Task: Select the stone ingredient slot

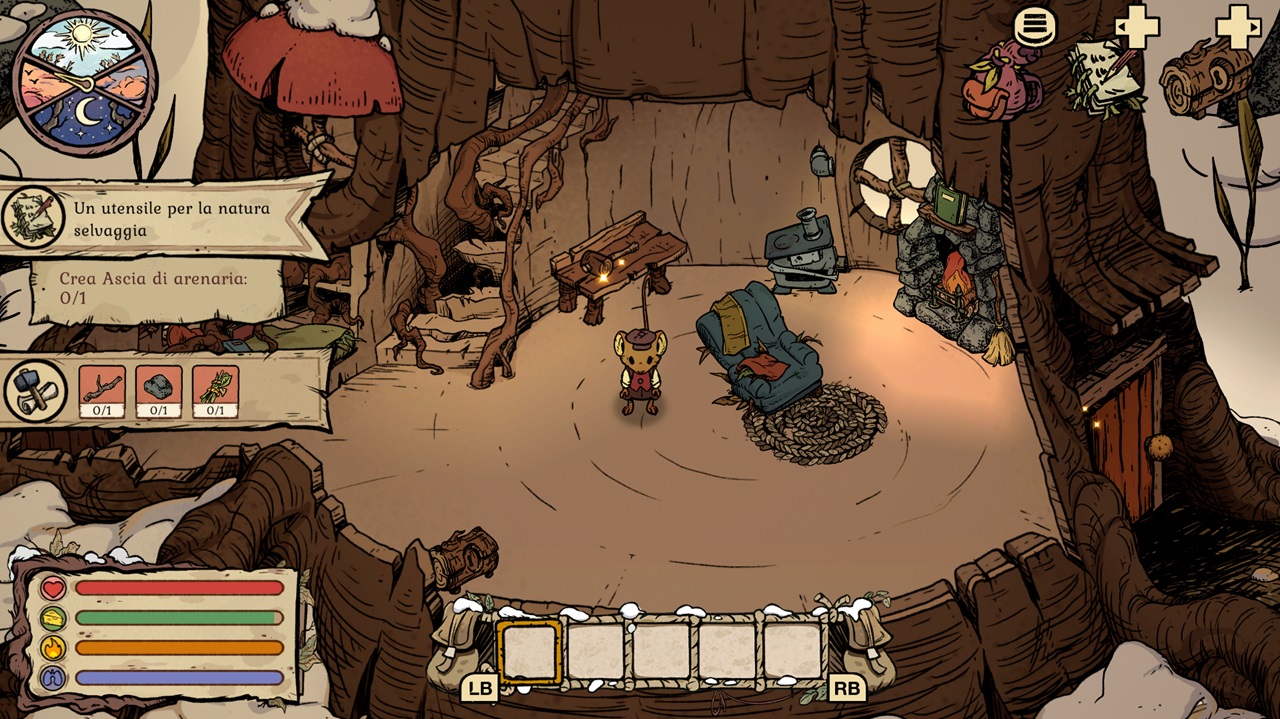Action: point(159,391)
